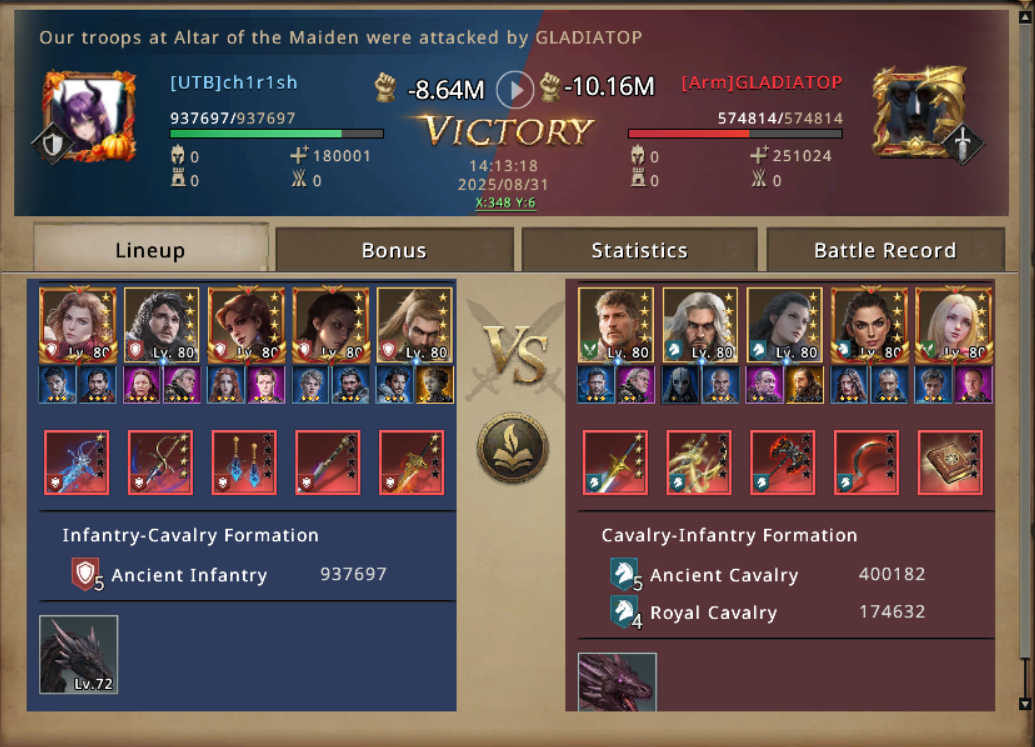View the Lv.72 black dragon
Viewport: 1035px width, 747px height.
pyautogui.click(x=79, y=654)
